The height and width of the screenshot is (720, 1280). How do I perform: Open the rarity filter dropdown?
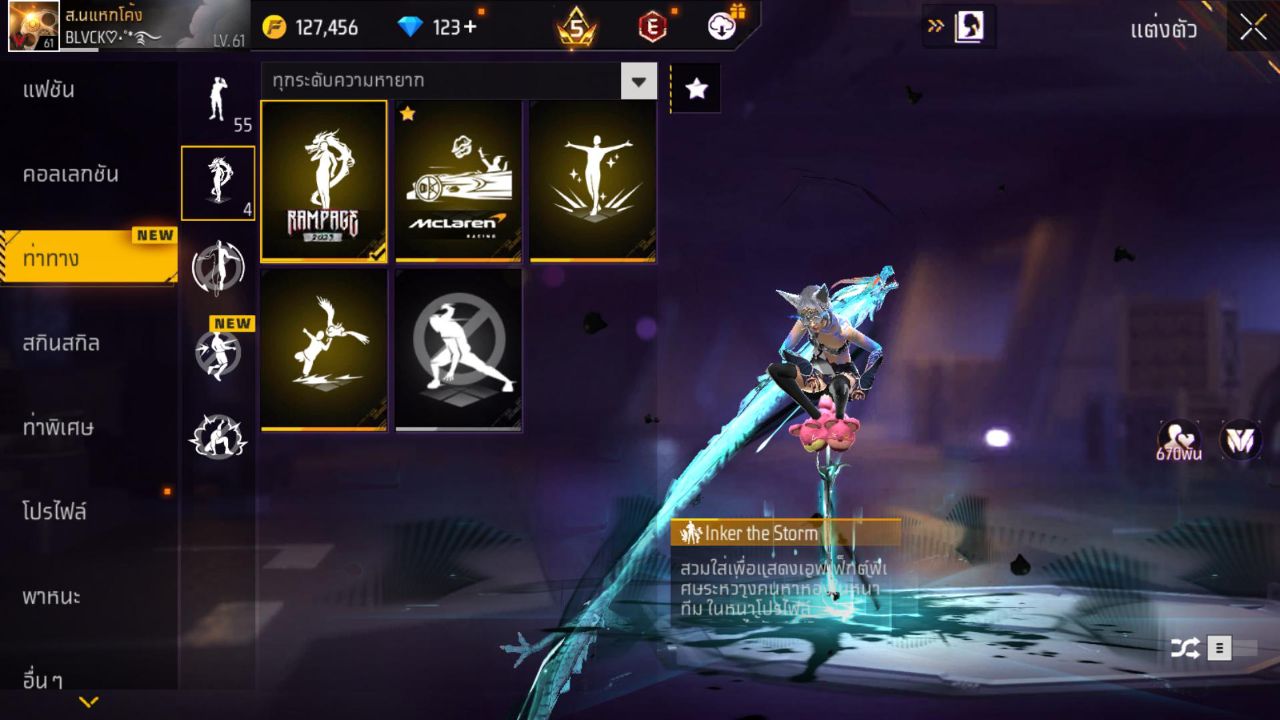tap(638, 81)
